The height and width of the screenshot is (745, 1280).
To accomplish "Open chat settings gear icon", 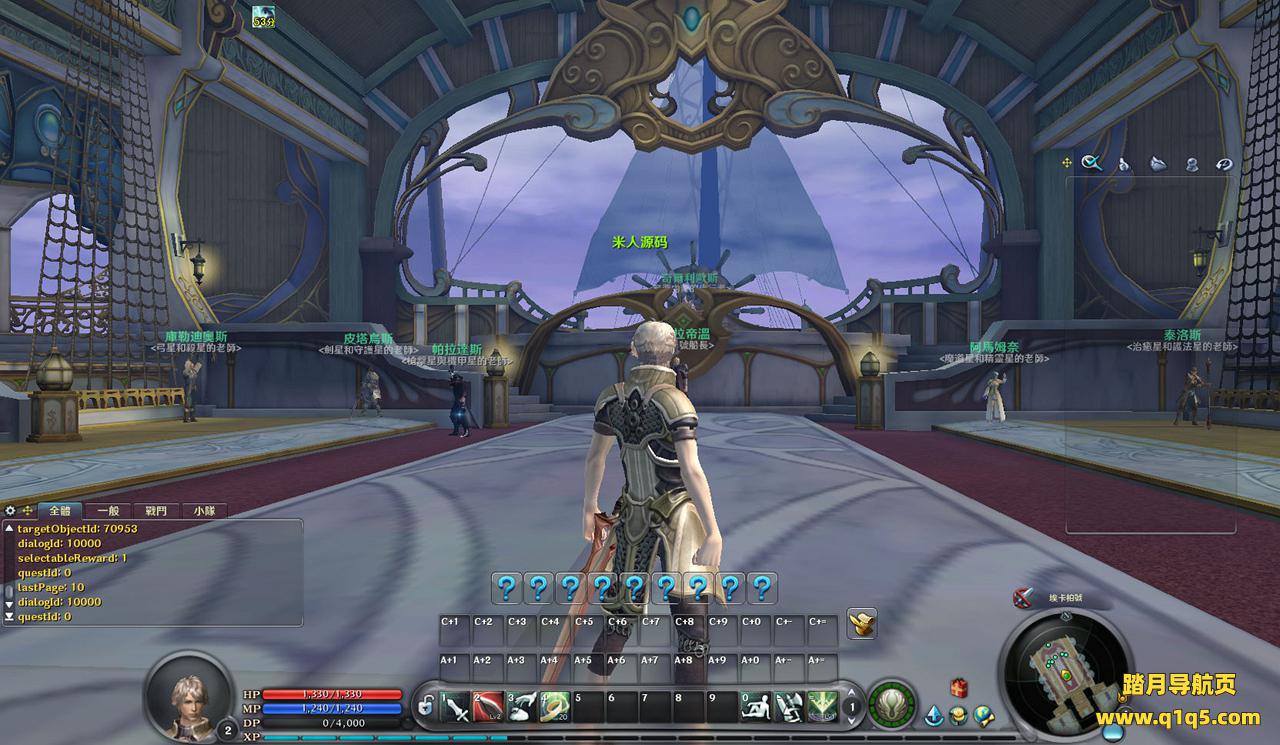I will 11,510.
